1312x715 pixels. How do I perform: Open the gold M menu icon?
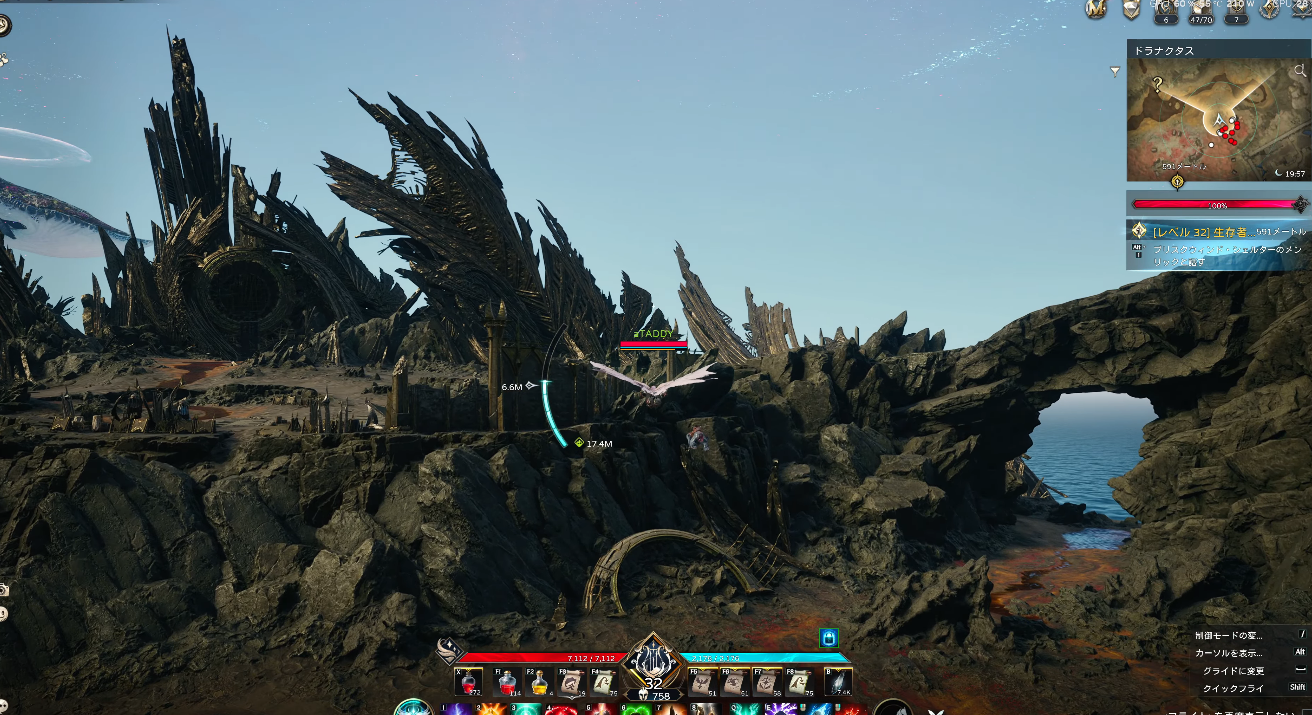1097,9
